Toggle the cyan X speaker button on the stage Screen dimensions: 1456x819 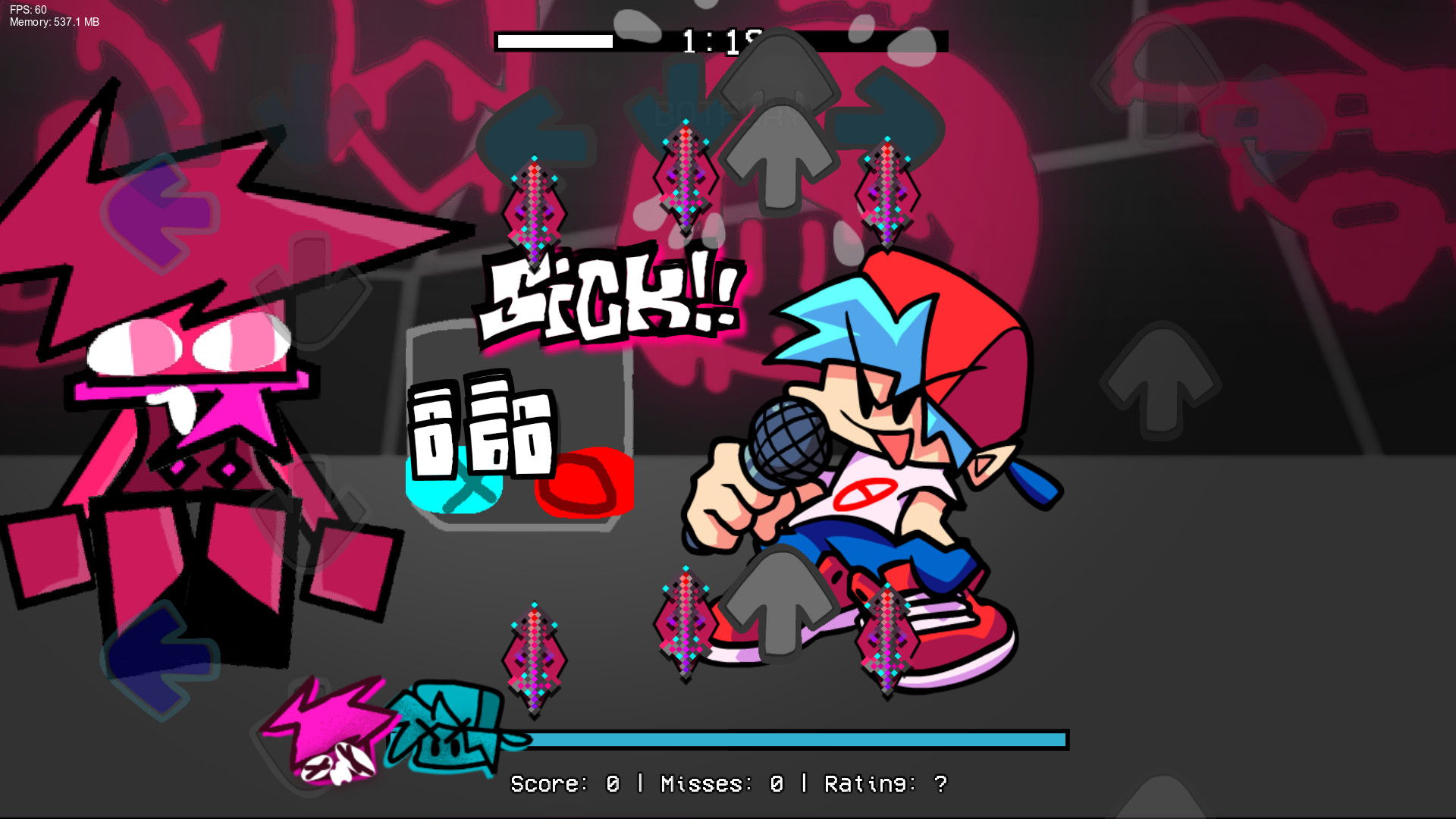pos(455,485)
